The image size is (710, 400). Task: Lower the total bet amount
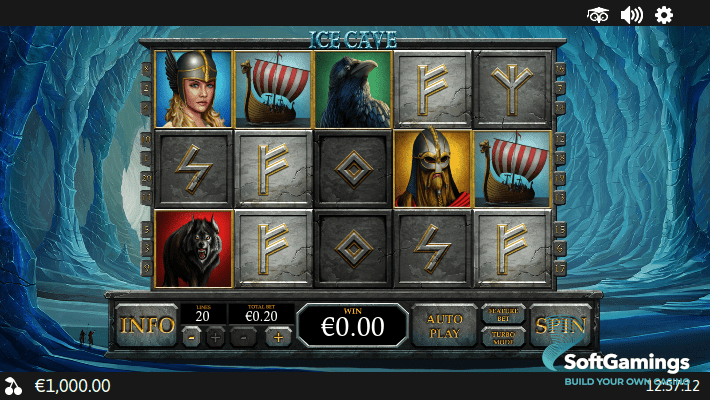point(243,337)
